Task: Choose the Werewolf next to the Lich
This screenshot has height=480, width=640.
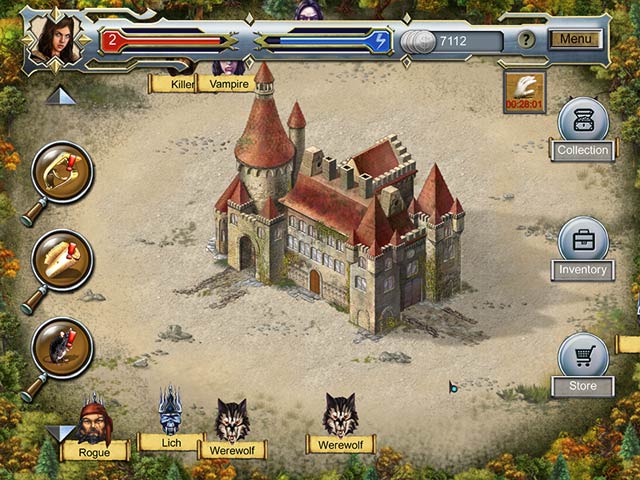Action: (x=232, y=425)
